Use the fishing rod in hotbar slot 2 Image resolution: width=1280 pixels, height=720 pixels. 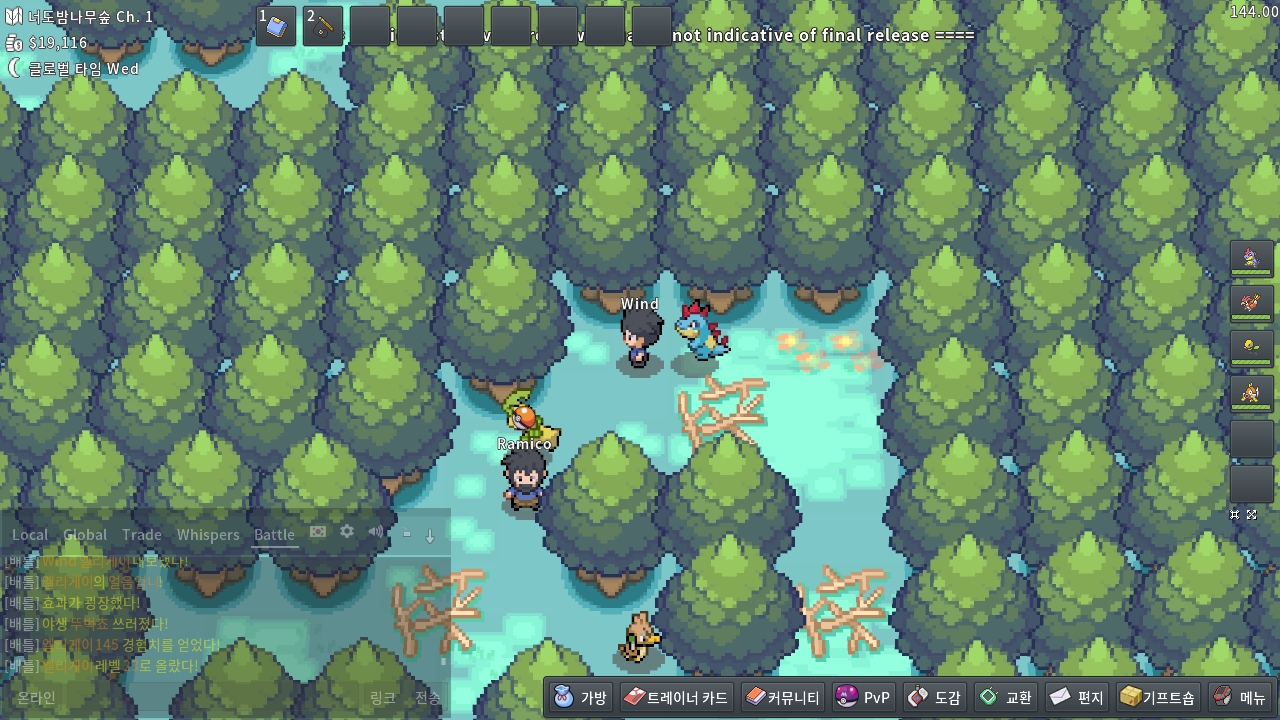tap(323, 27)
